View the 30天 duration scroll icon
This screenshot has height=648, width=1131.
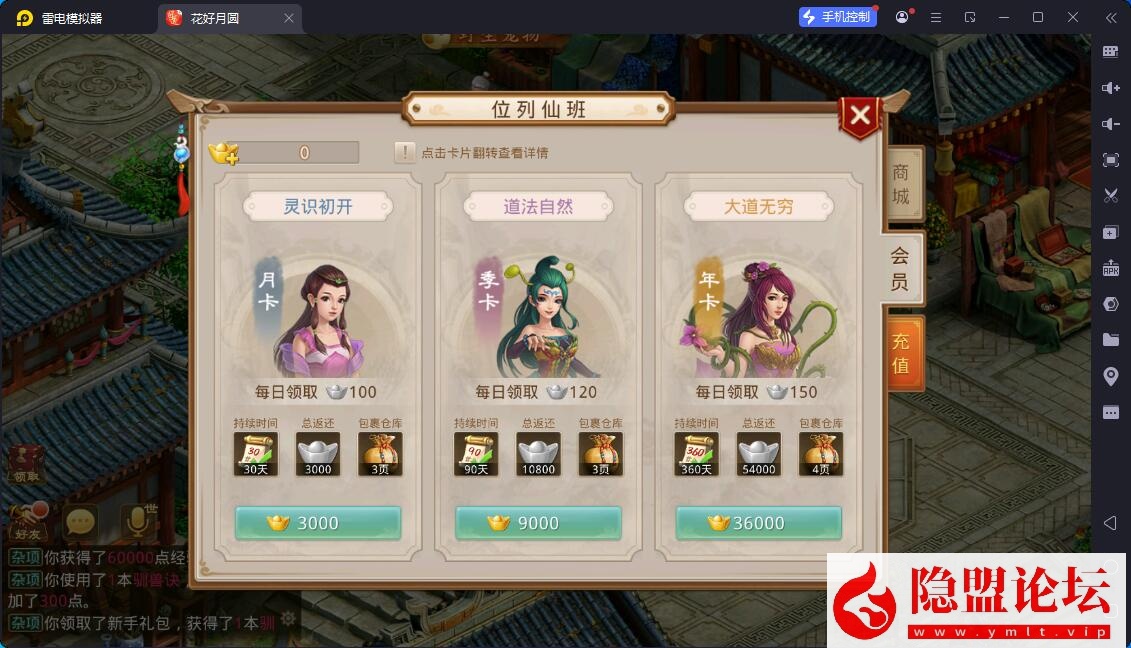[255, 454]
